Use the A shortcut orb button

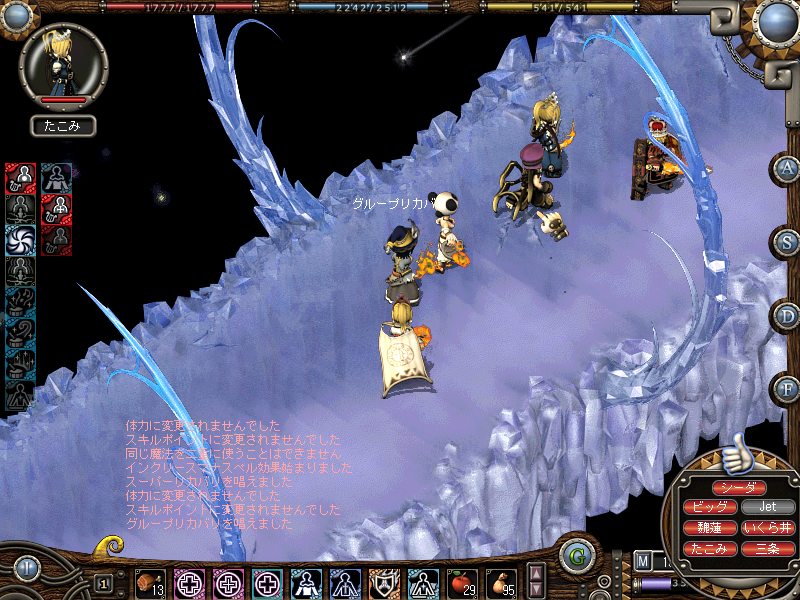(x=785, y=169)
